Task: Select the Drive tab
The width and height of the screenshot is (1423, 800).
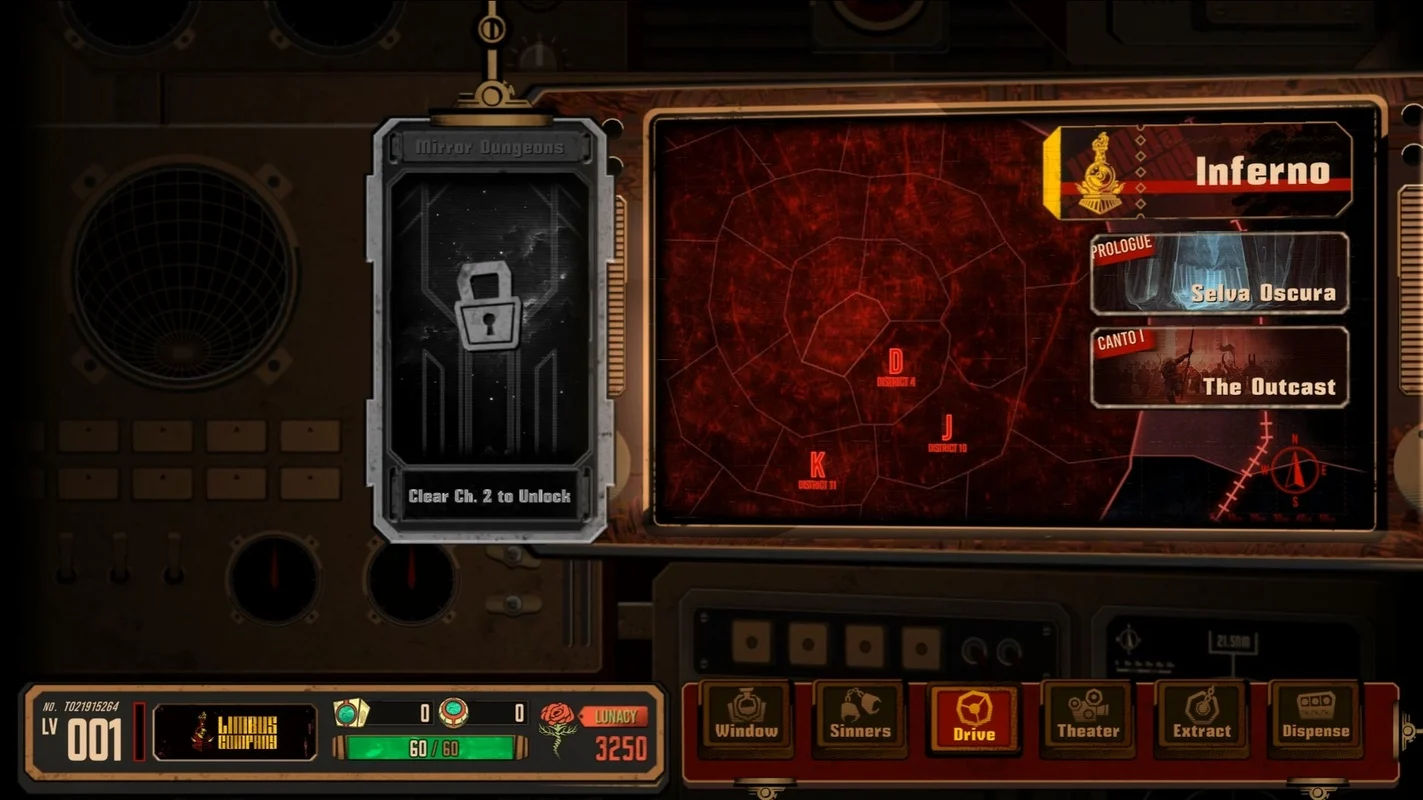Action: pyautogui.click(x=974, y=718)
